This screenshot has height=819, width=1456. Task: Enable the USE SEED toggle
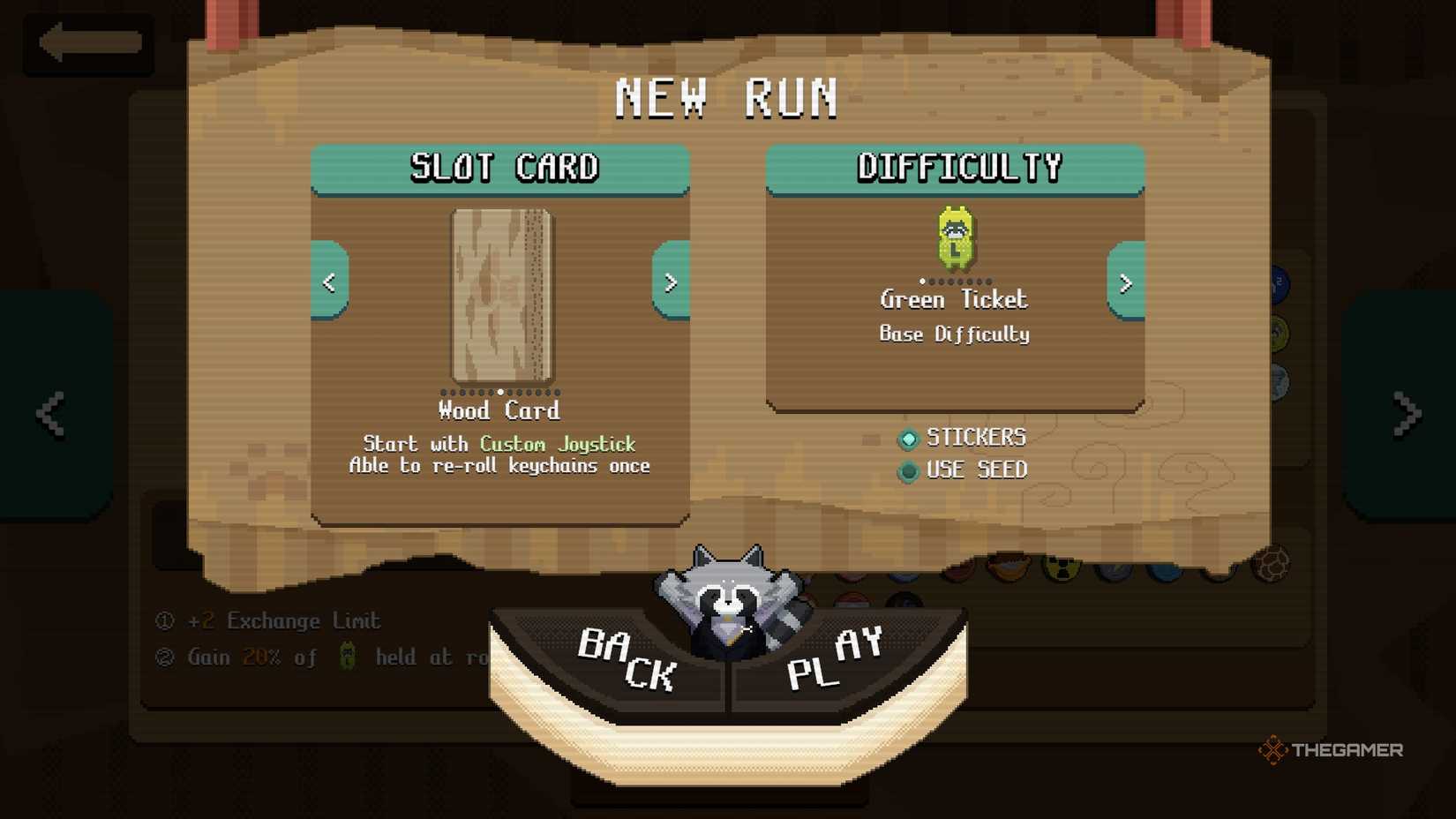point(908,470)
